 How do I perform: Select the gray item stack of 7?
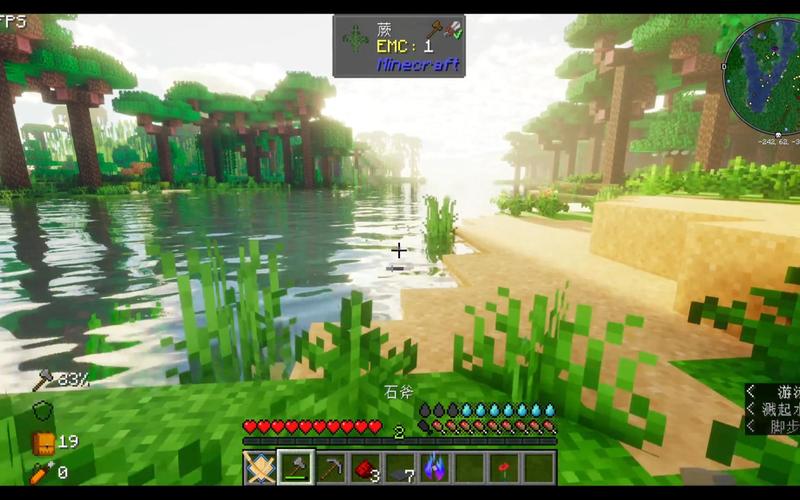[x=400, y=467]
